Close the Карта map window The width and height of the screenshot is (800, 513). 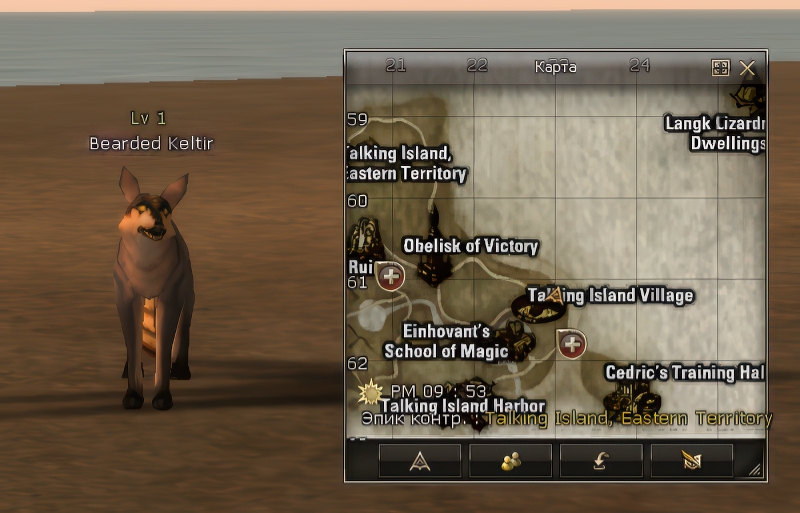point(747,68)
